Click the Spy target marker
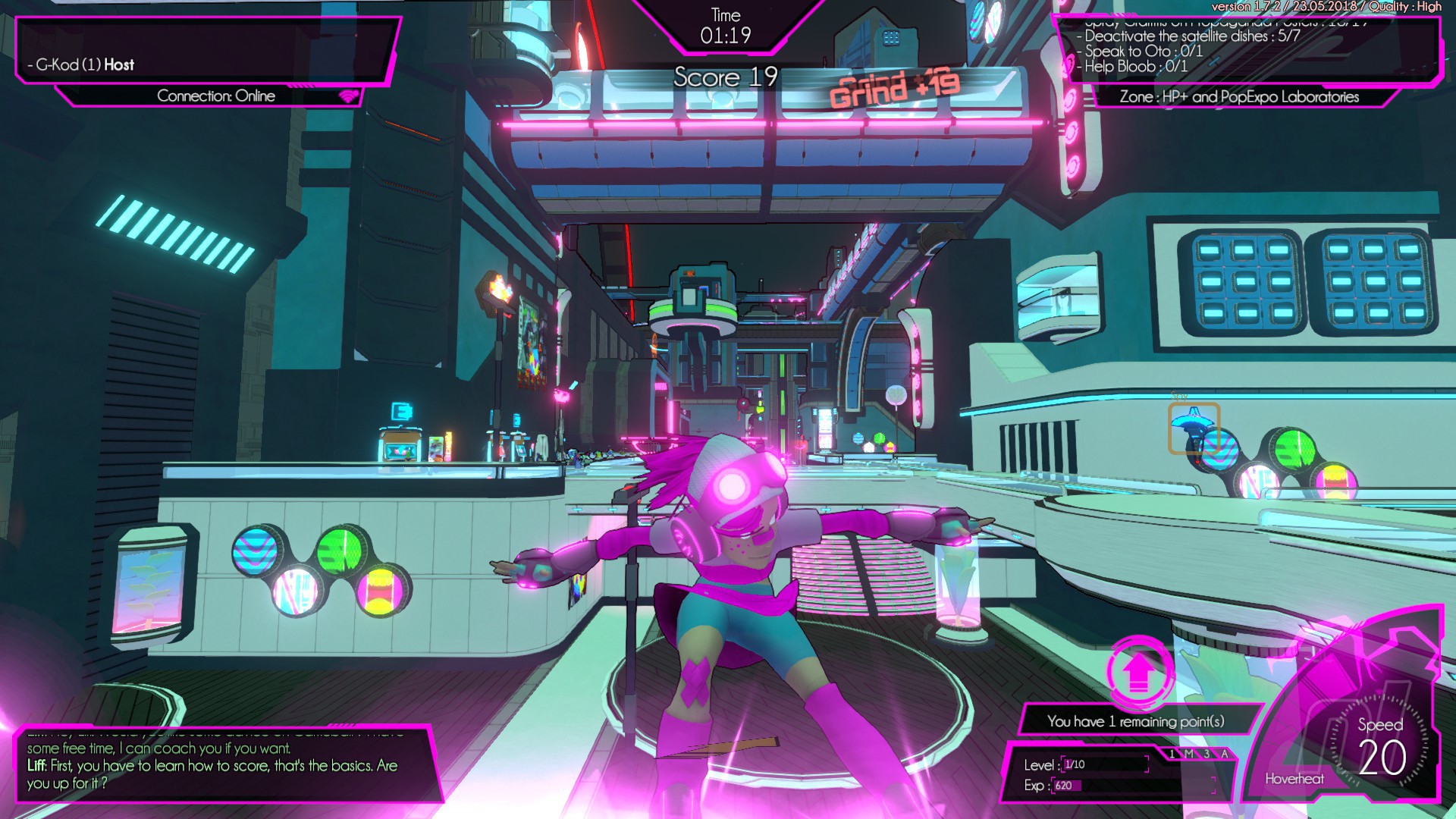1456x819 pixels. pos(1194,428)
